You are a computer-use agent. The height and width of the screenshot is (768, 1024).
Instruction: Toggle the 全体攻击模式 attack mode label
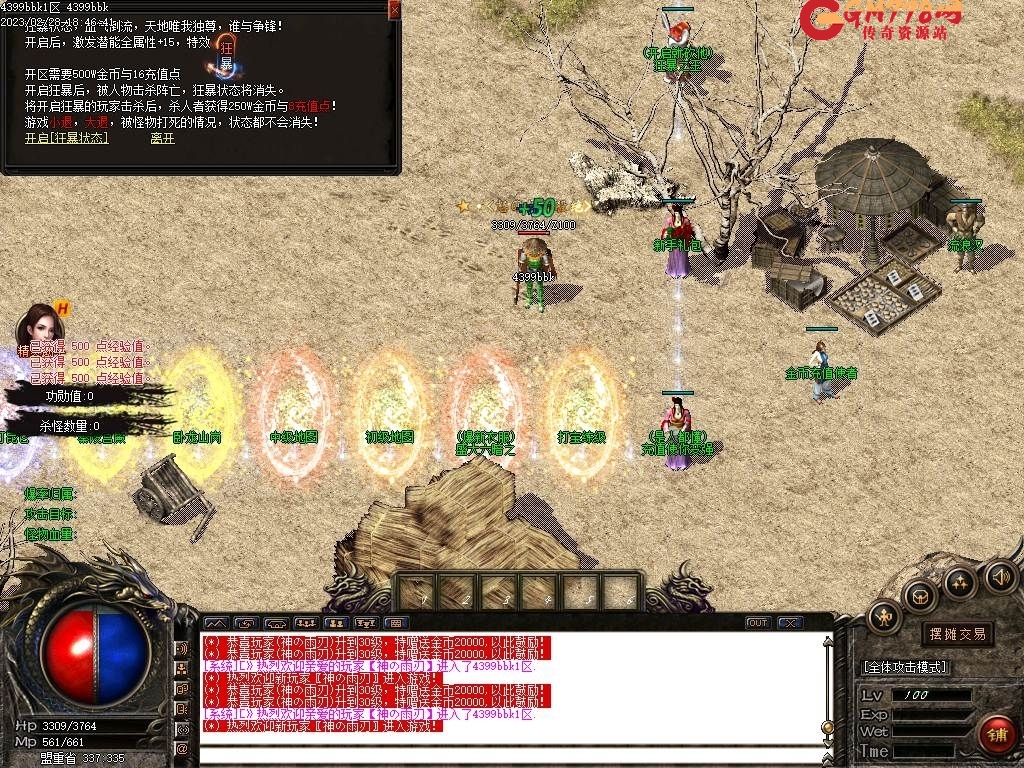click(x=905, y=667)
